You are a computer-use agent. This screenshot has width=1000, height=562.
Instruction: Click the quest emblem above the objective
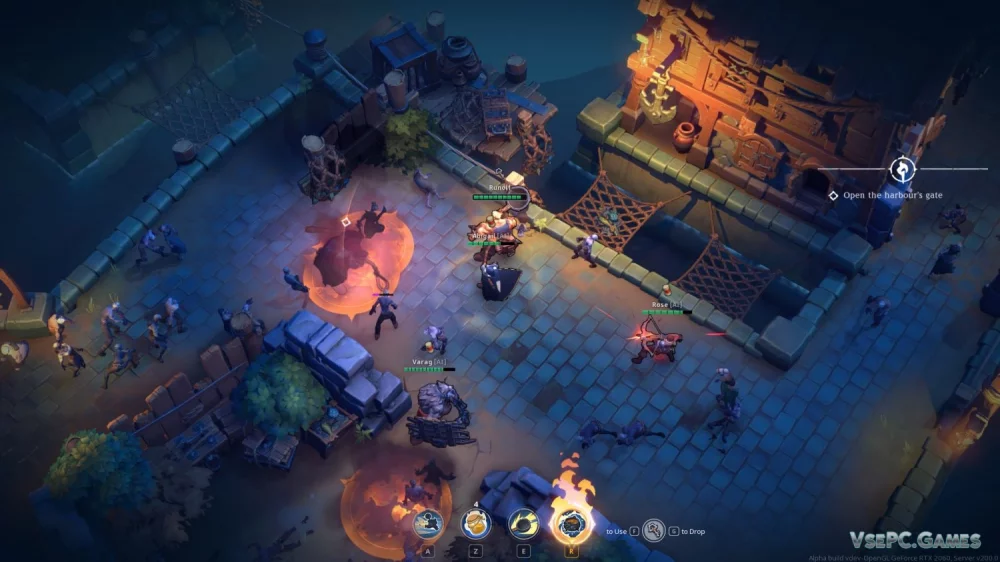[903, 168]
